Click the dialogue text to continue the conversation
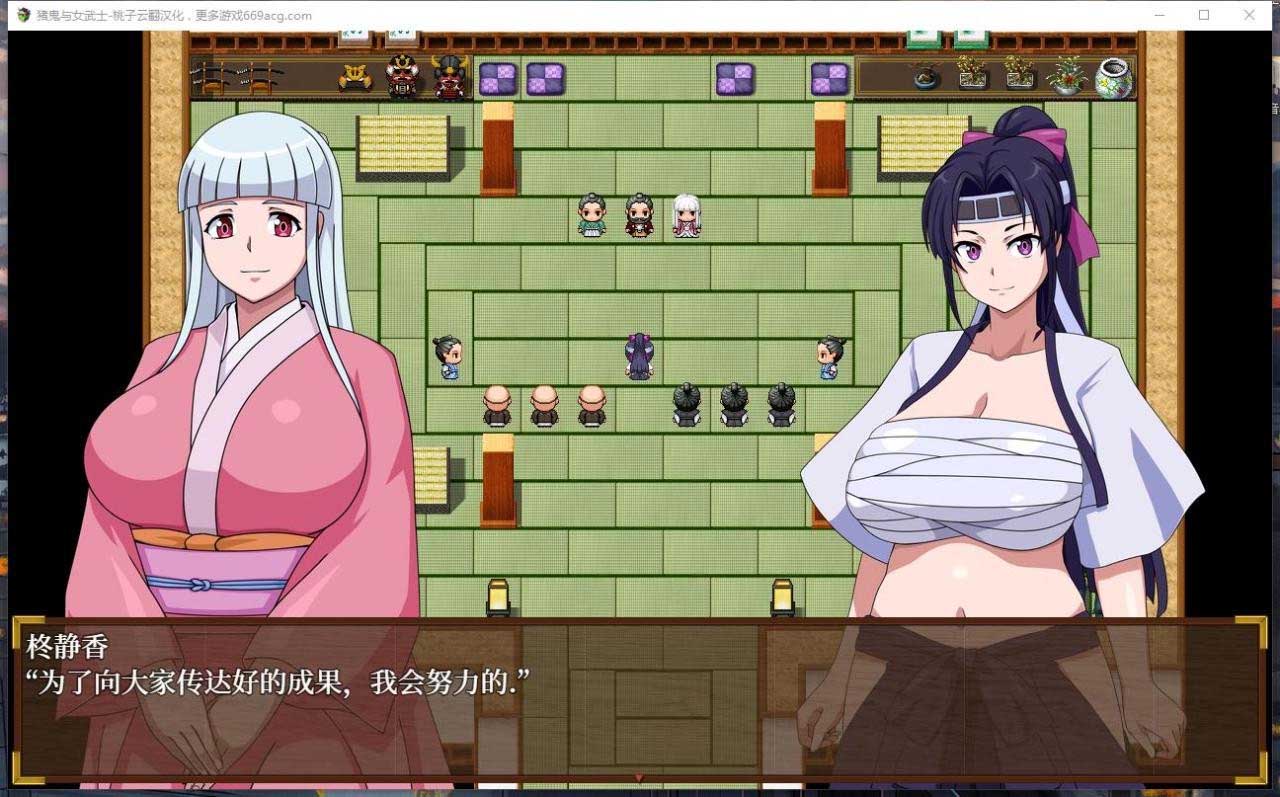This screenshot has width=1280, height=797. click(x=280, y=680)
